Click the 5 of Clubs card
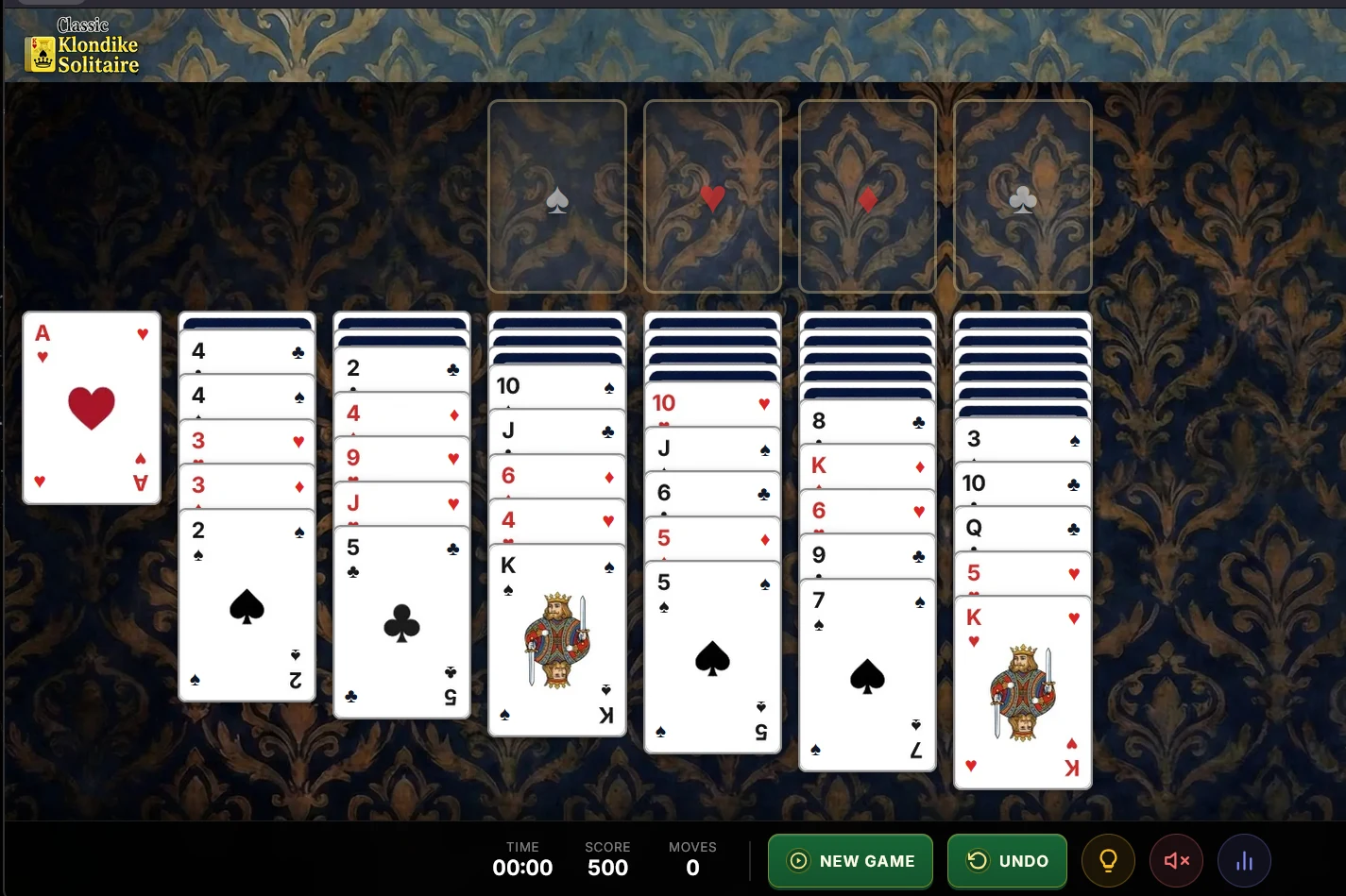 (x=401, y=623)
